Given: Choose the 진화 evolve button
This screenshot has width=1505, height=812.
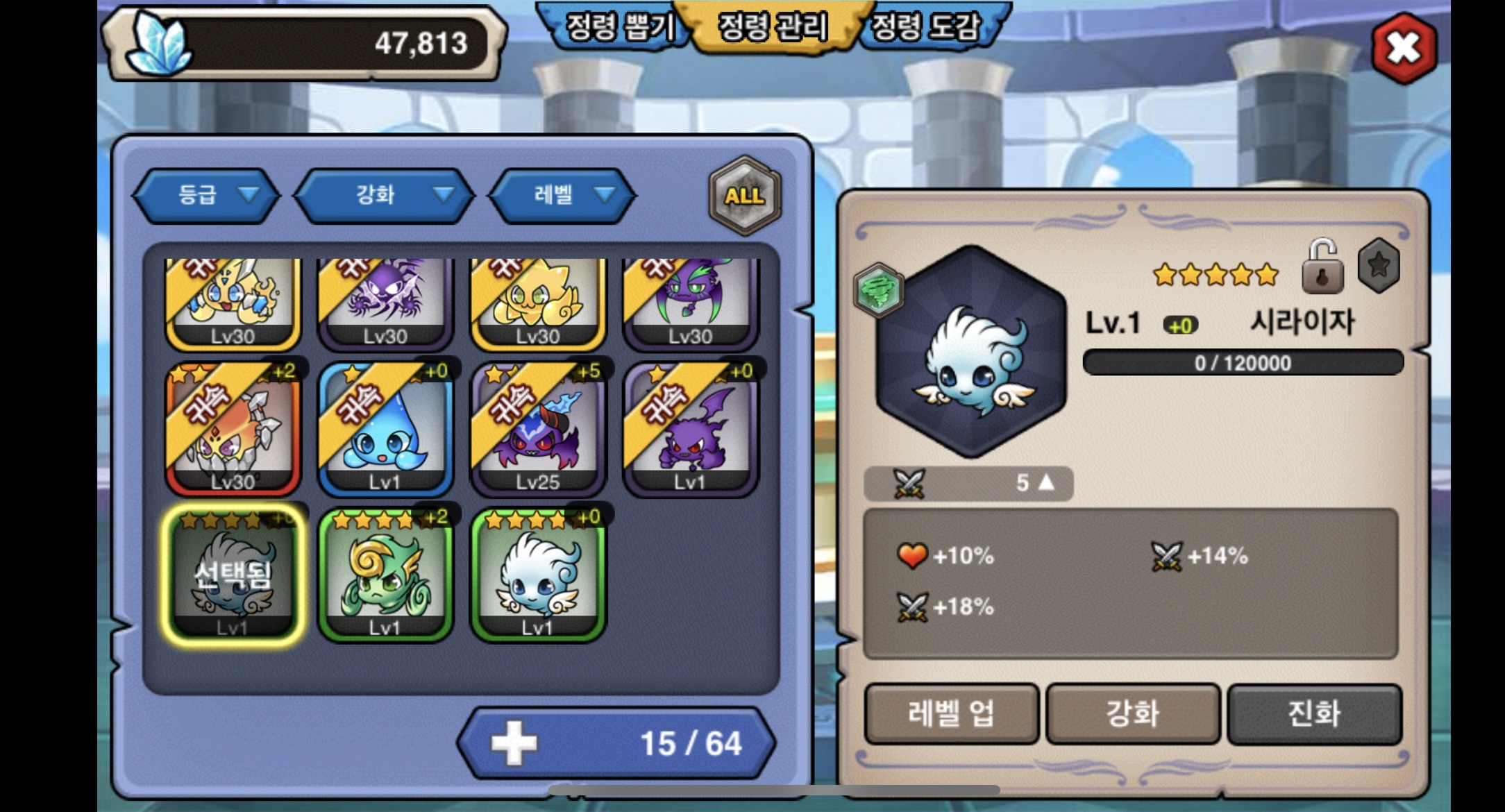Looking at the screenshot, I should tap(1314, 713).
